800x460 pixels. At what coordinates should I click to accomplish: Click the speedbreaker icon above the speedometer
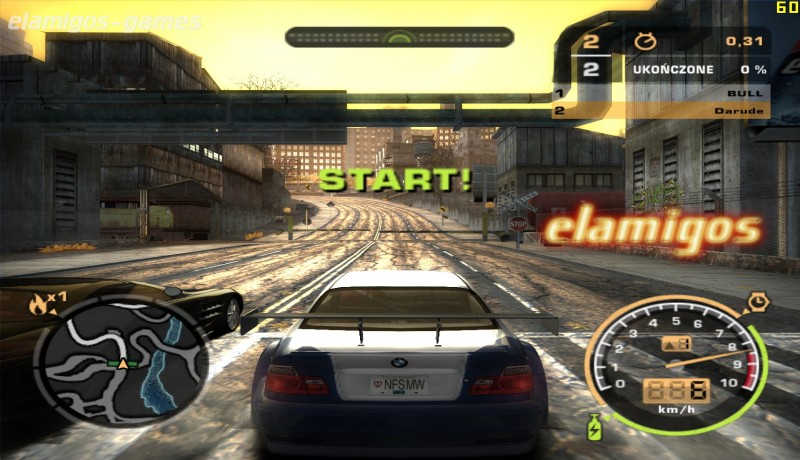tap(757, 300)
